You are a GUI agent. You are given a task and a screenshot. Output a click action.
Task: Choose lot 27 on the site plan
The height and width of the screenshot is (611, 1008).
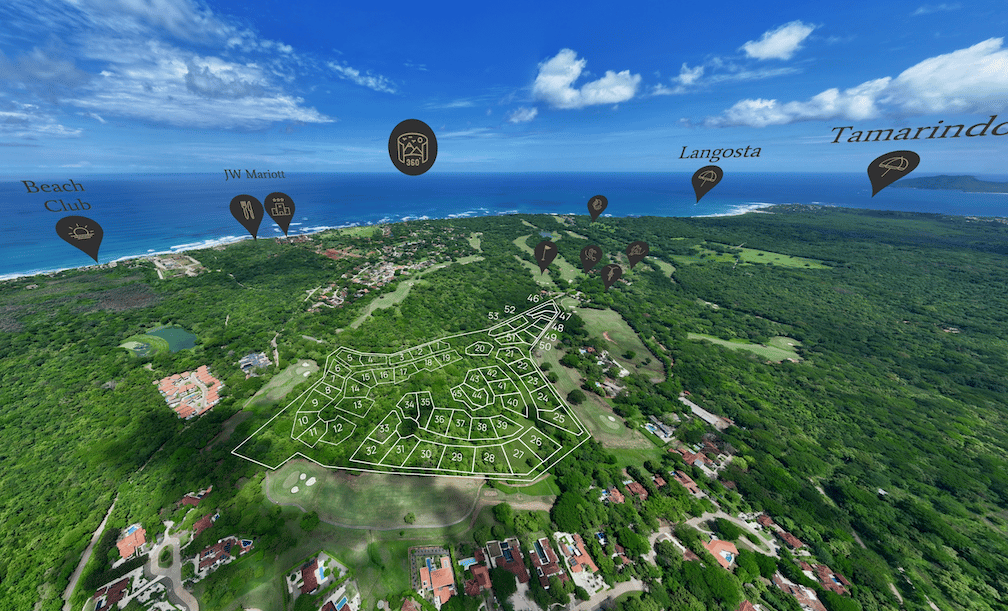518,454
